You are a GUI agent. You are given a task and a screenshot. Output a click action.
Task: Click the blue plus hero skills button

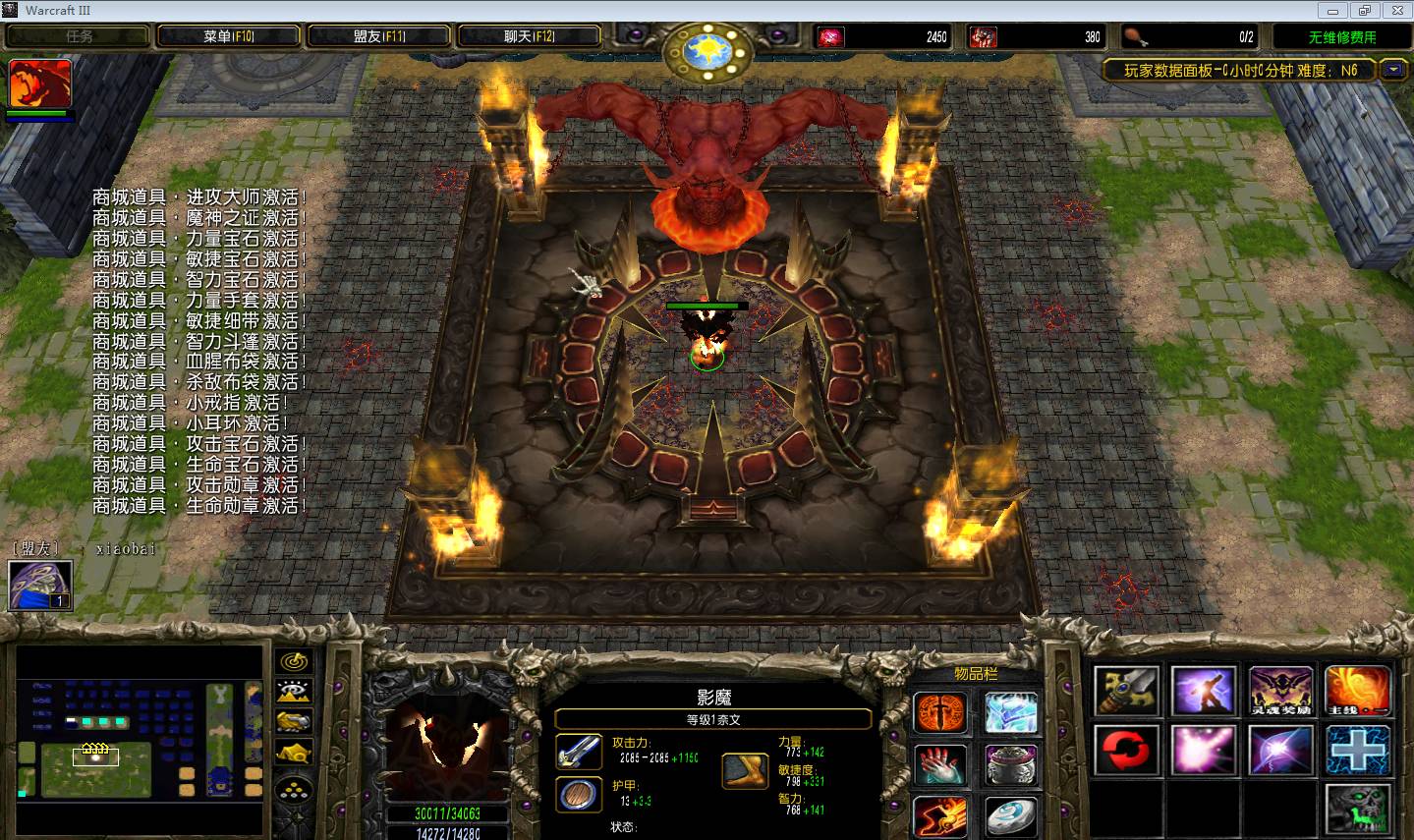point(1357,751)
